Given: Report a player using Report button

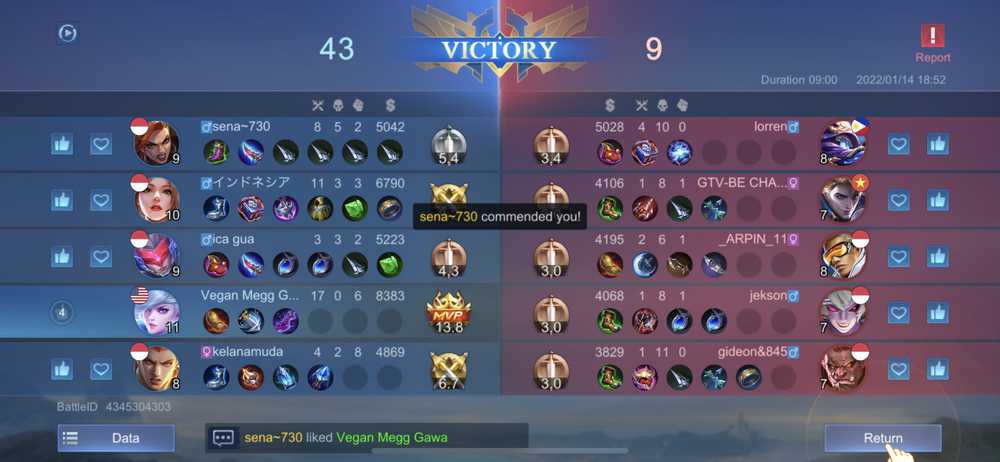Looking at the screenshot, I should pos(932,43).
